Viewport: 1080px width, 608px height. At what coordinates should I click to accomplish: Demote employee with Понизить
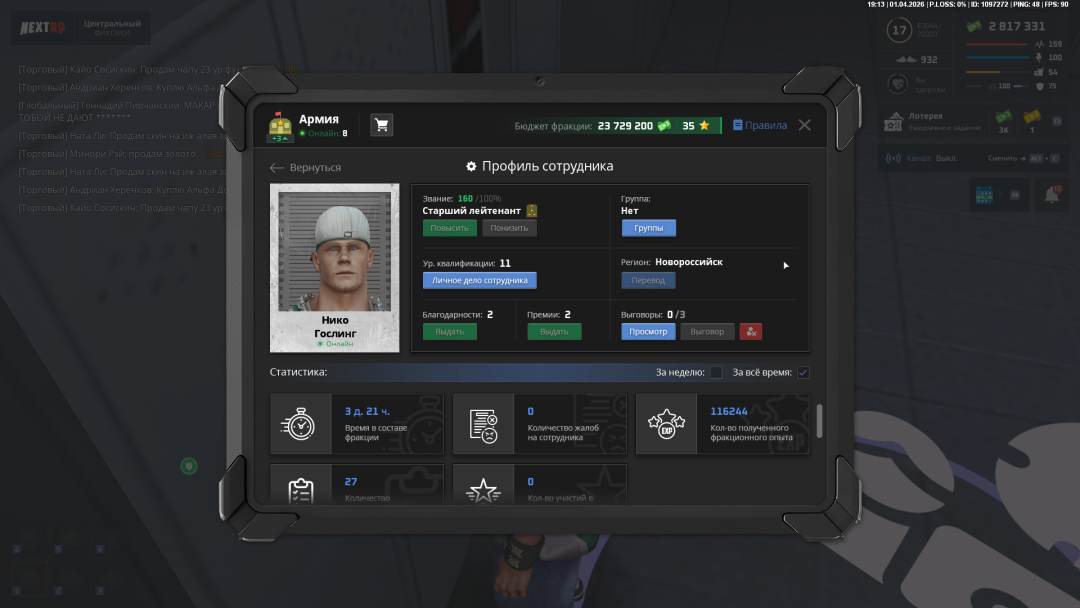tap(509, 228)
